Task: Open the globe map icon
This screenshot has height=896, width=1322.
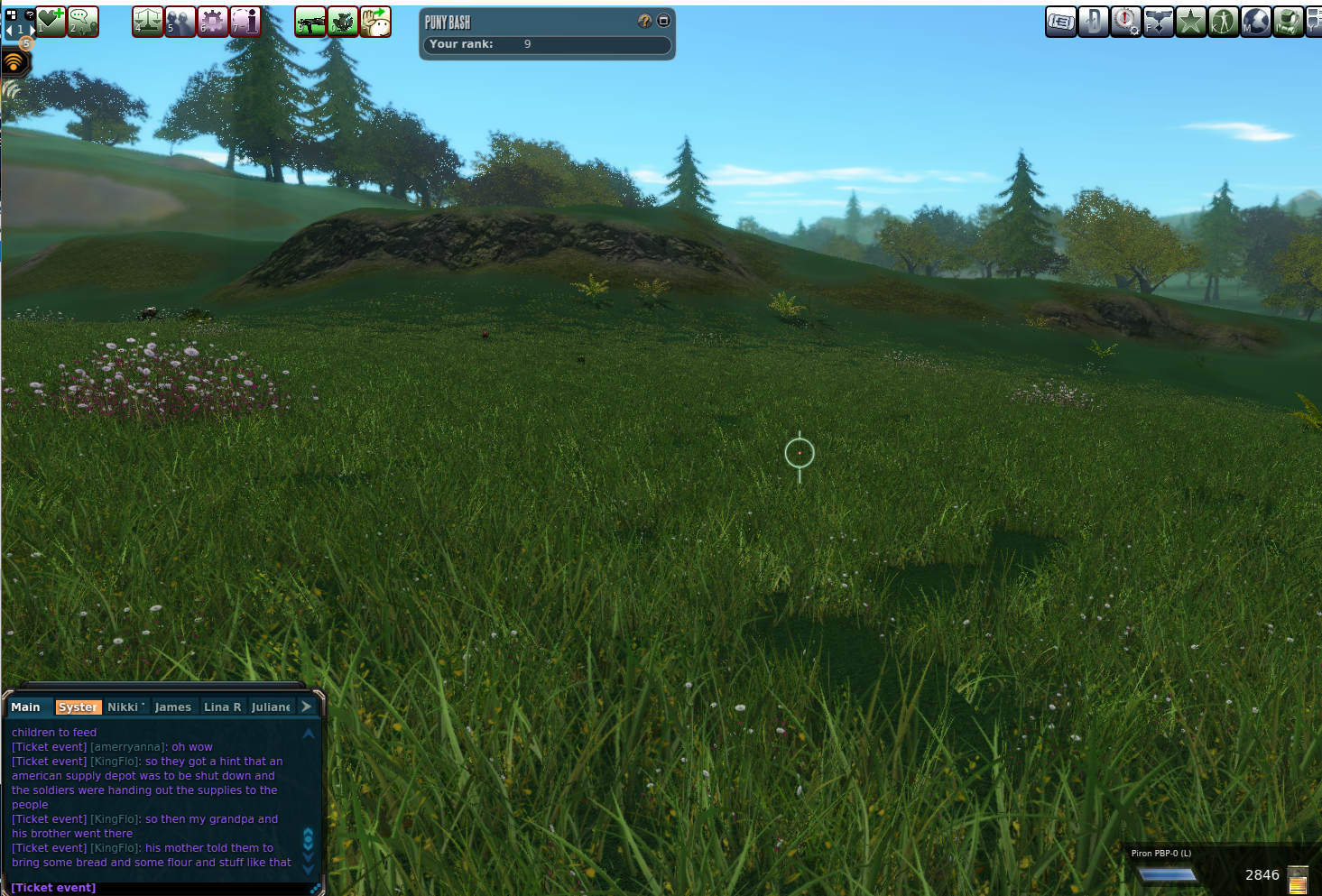Action: click(x=1255, y=21)
